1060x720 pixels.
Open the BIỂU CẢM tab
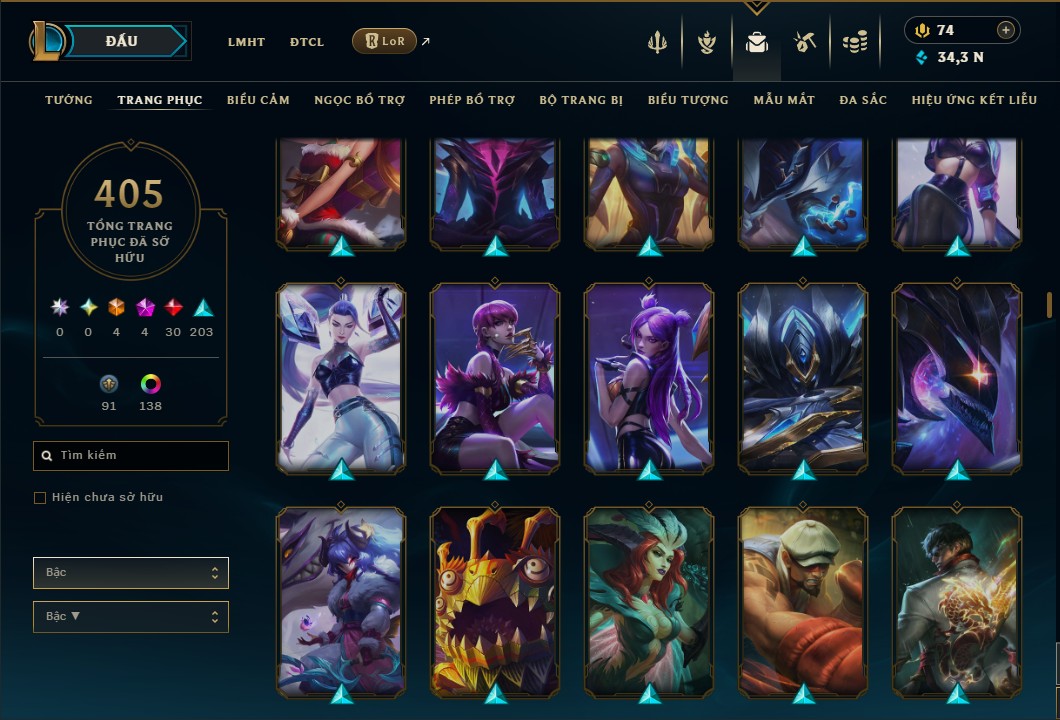(x=258, y=100)
